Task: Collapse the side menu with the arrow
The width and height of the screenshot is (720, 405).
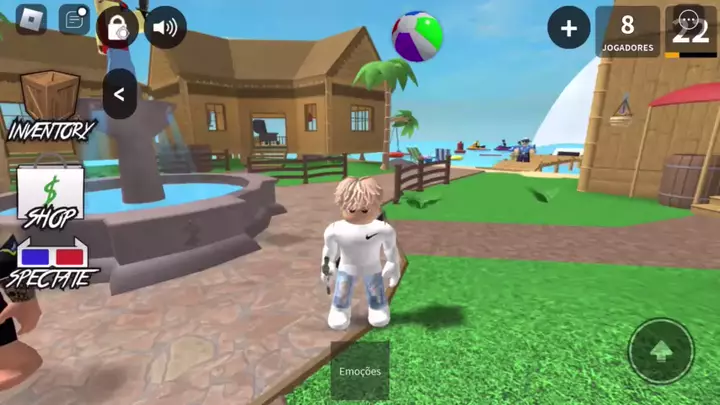Action: coord(120,95)
